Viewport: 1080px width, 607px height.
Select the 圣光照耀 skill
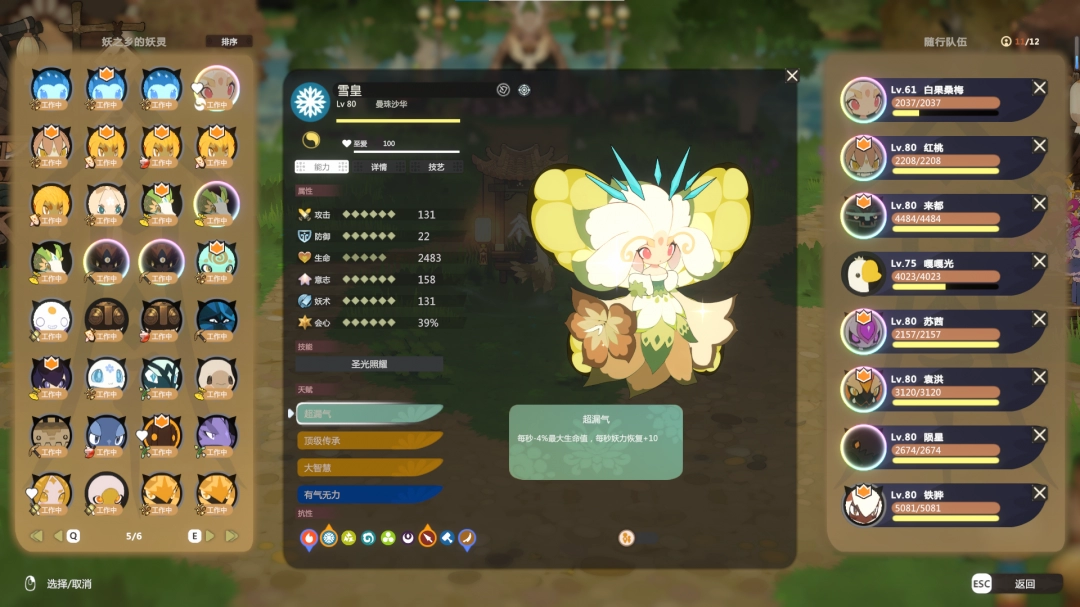click(x=369, y=364)
